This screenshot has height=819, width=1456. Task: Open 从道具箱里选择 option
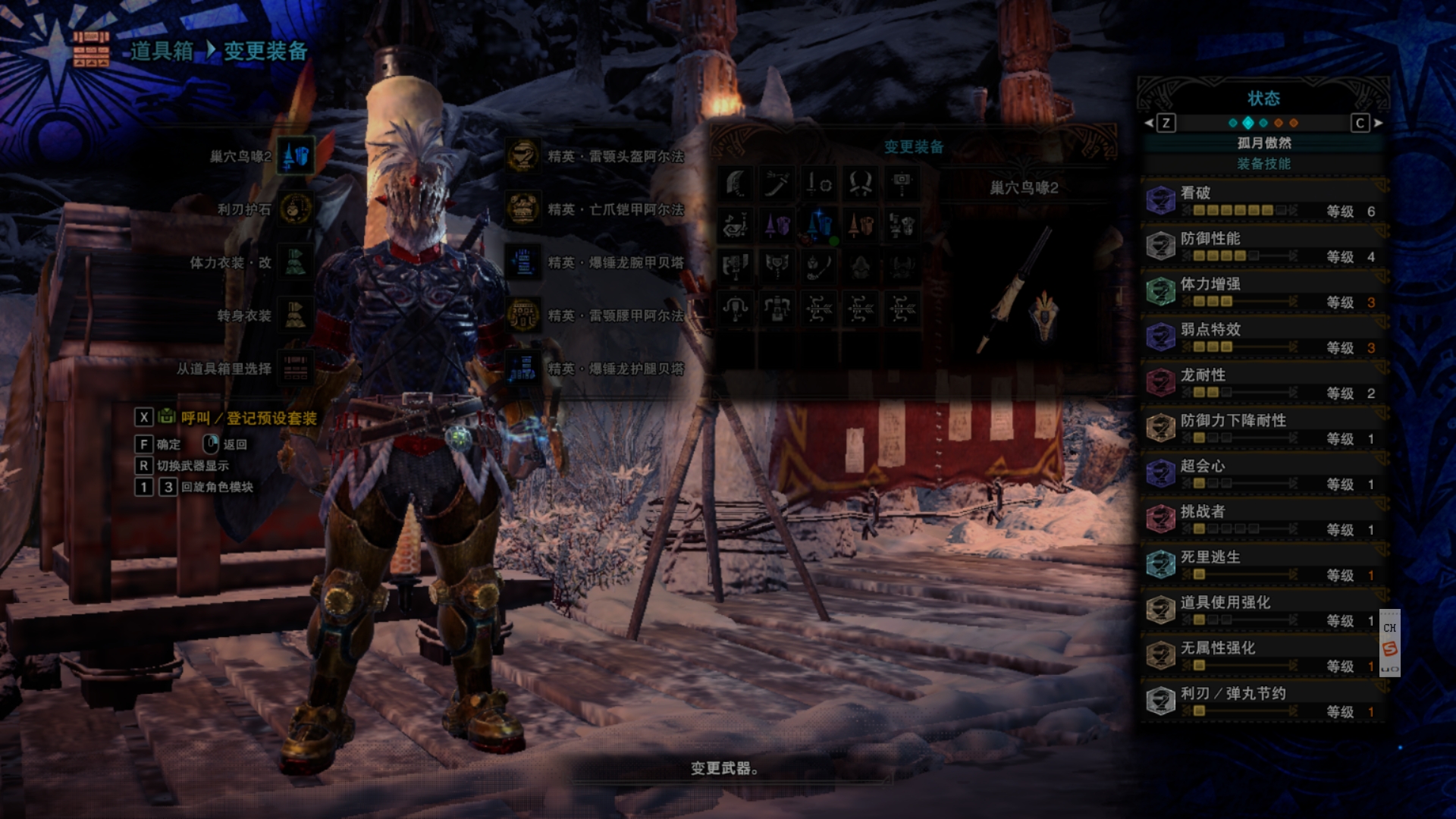pos(295,369)
